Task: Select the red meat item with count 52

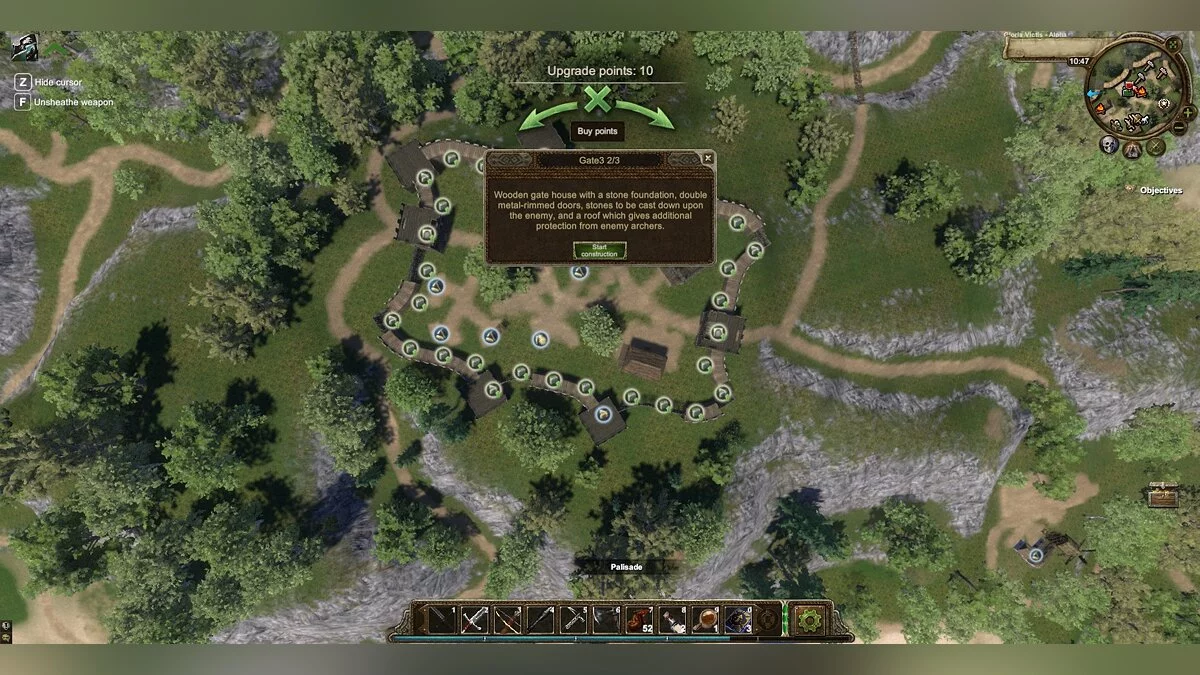Action: tap(640, 620)
